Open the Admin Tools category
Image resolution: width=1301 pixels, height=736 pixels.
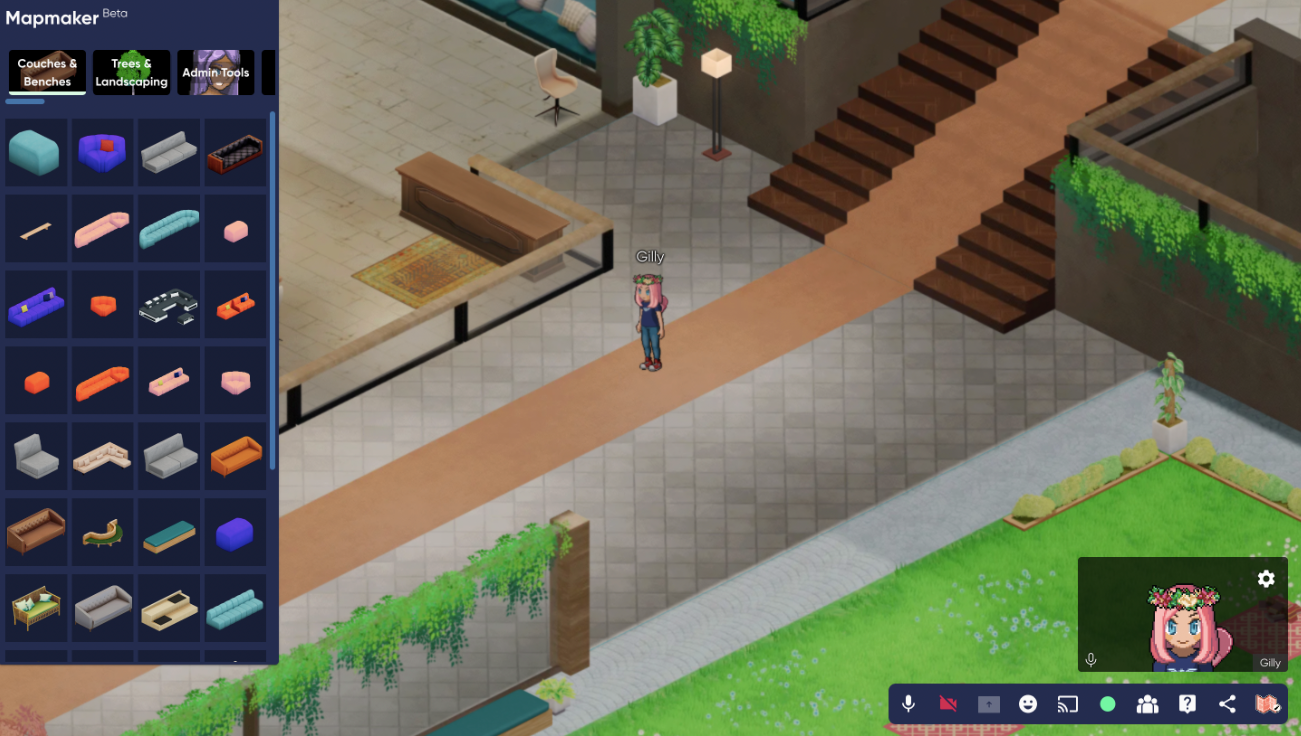(x=215, y=73)
